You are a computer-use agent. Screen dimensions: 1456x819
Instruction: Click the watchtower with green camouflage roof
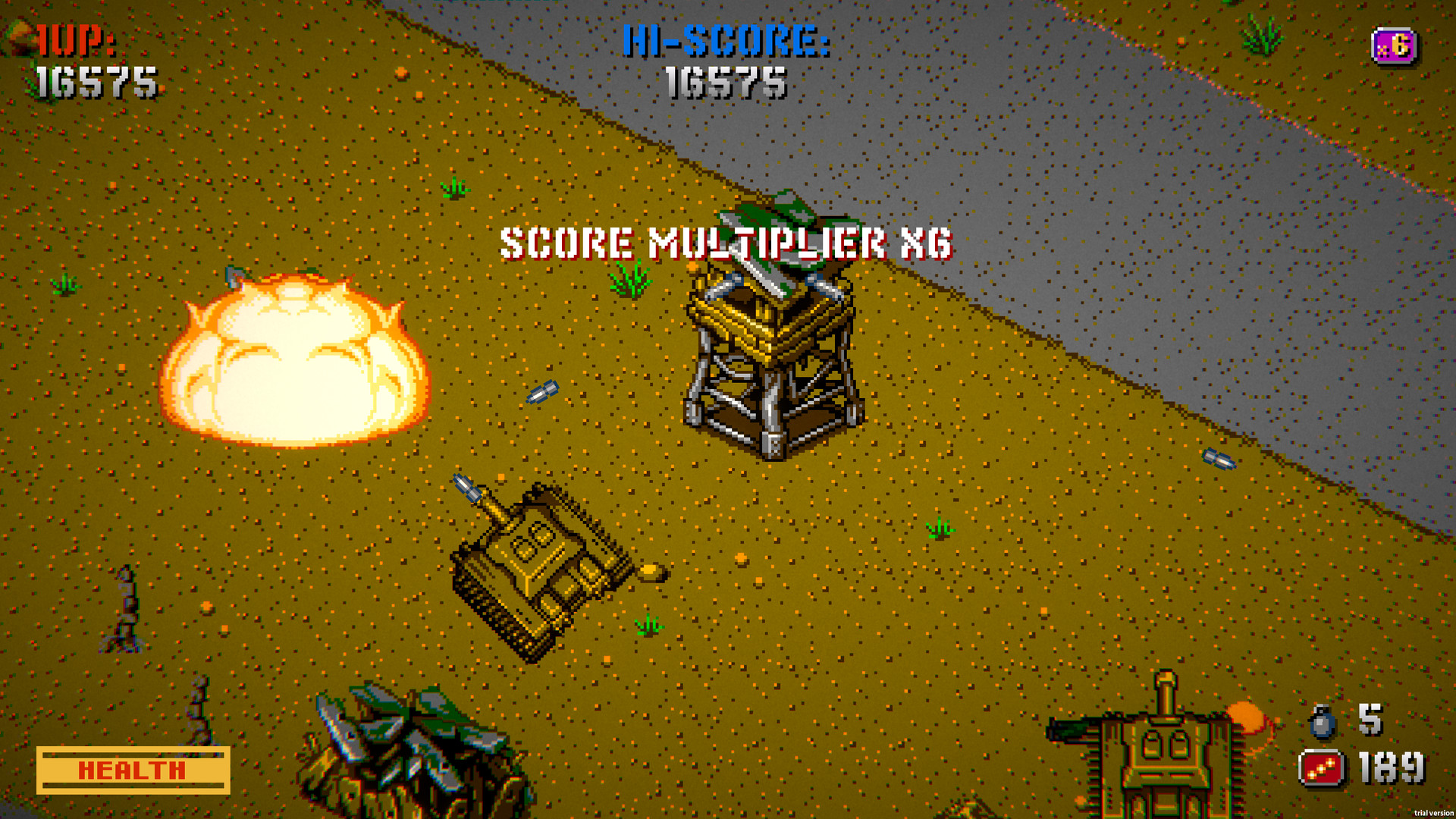click(x=773, y=341)
